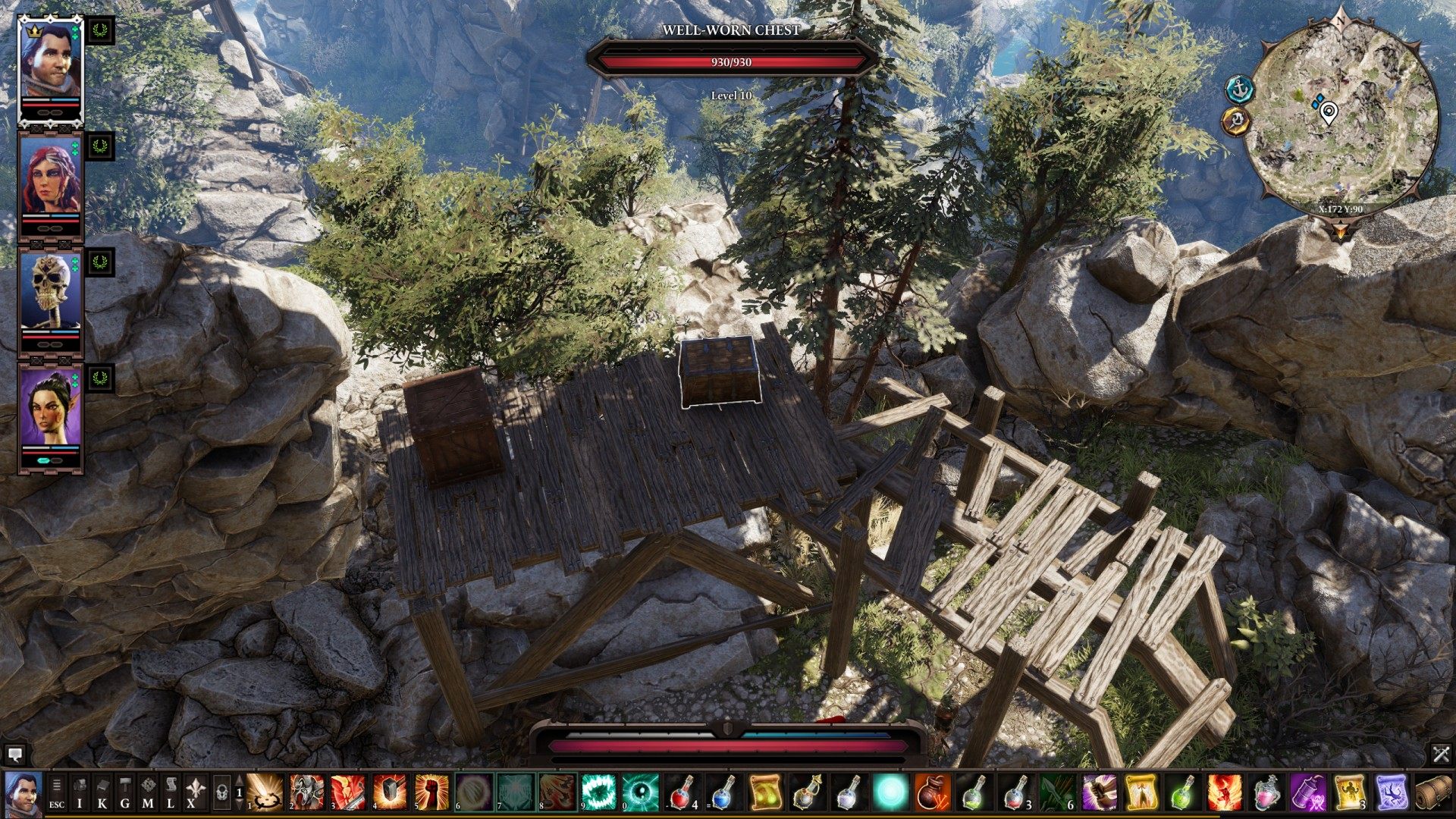Open the skills book K button
This screenshot has height=819, width=1456.
tap(102, 793)
